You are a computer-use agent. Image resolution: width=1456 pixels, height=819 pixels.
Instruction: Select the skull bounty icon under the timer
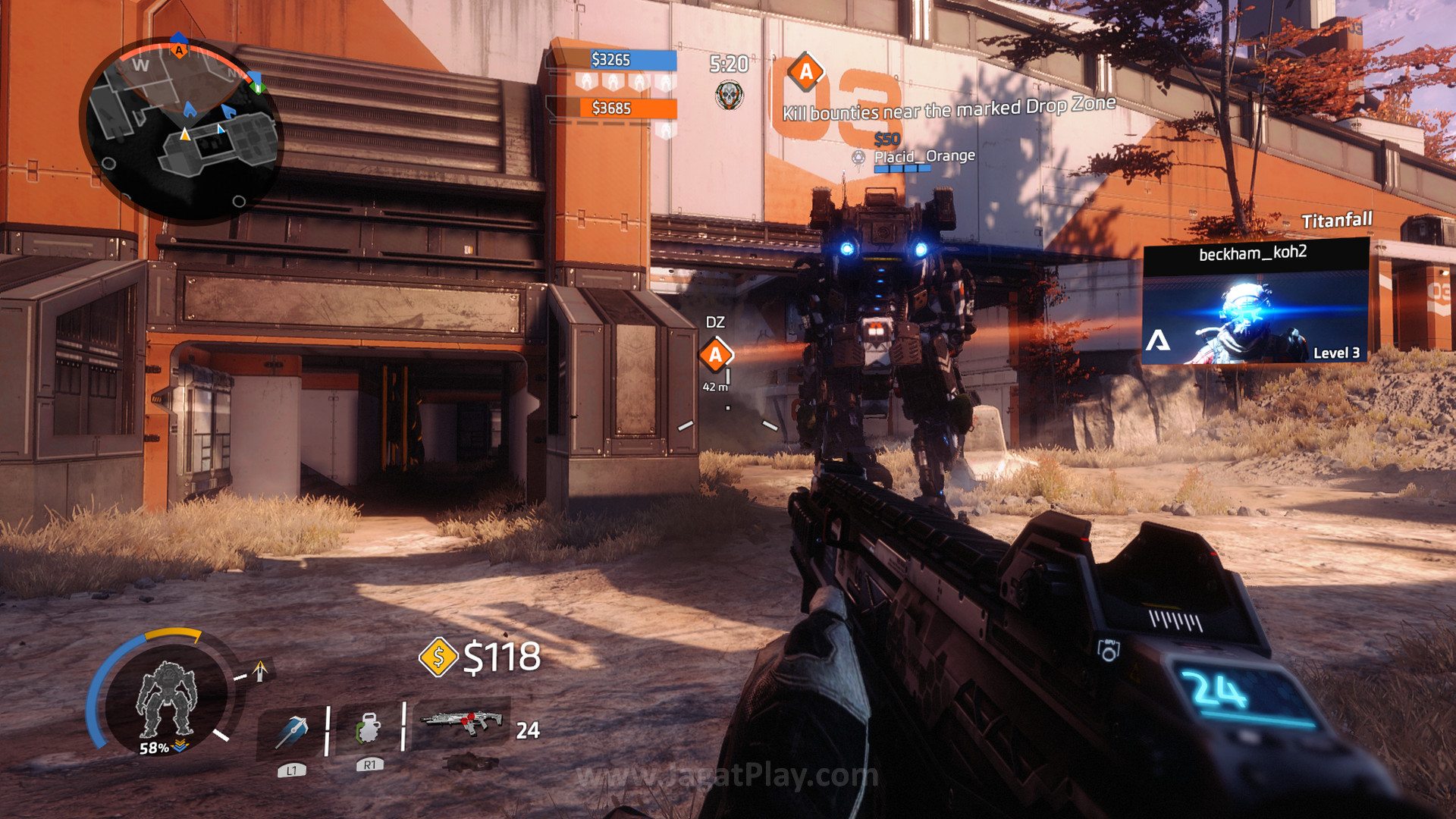[x=729, y=95]
